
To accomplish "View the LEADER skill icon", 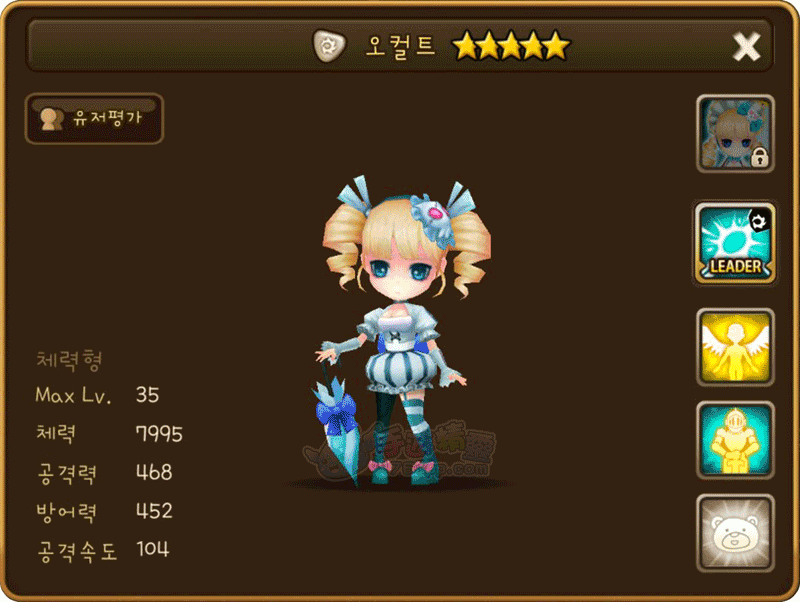I will (735, 243).
